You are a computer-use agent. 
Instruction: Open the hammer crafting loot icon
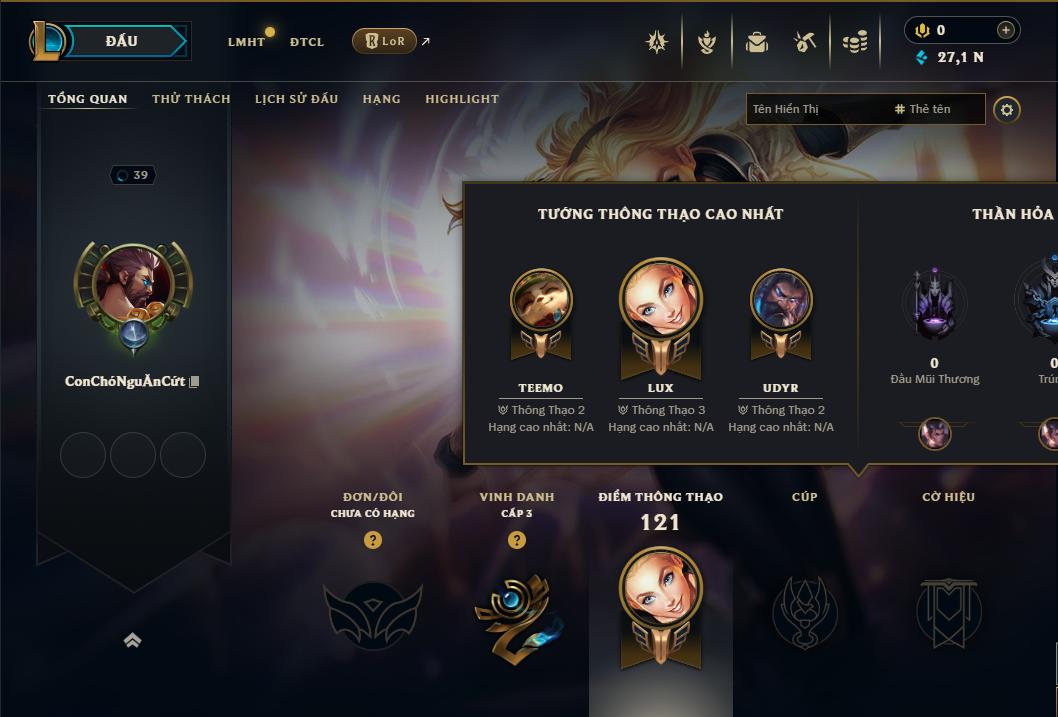point(805,42)
